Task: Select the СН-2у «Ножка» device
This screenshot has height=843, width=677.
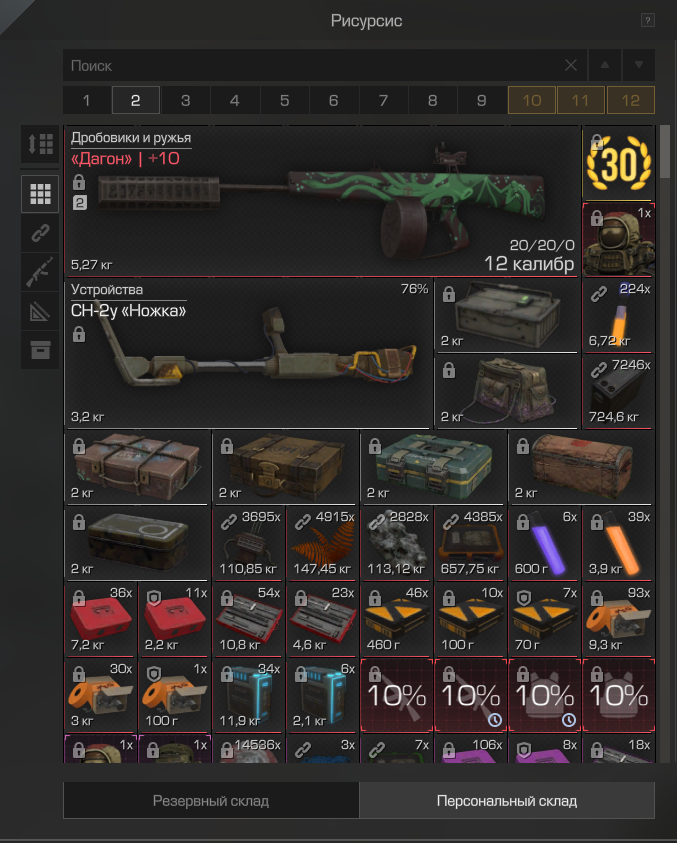Action: tap(249, 353)
